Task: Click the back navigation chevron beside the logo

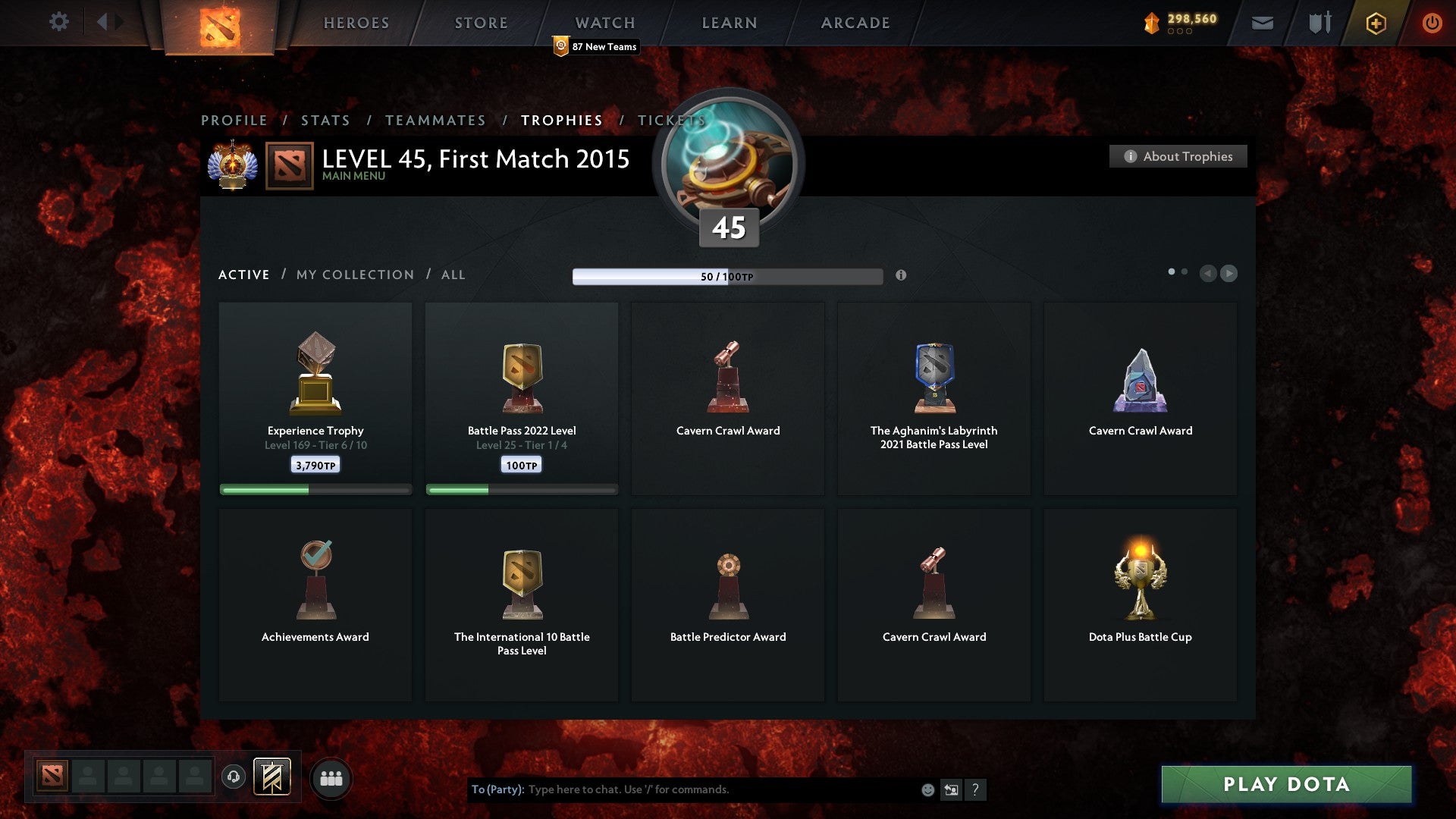Action: tap(106, 20)
